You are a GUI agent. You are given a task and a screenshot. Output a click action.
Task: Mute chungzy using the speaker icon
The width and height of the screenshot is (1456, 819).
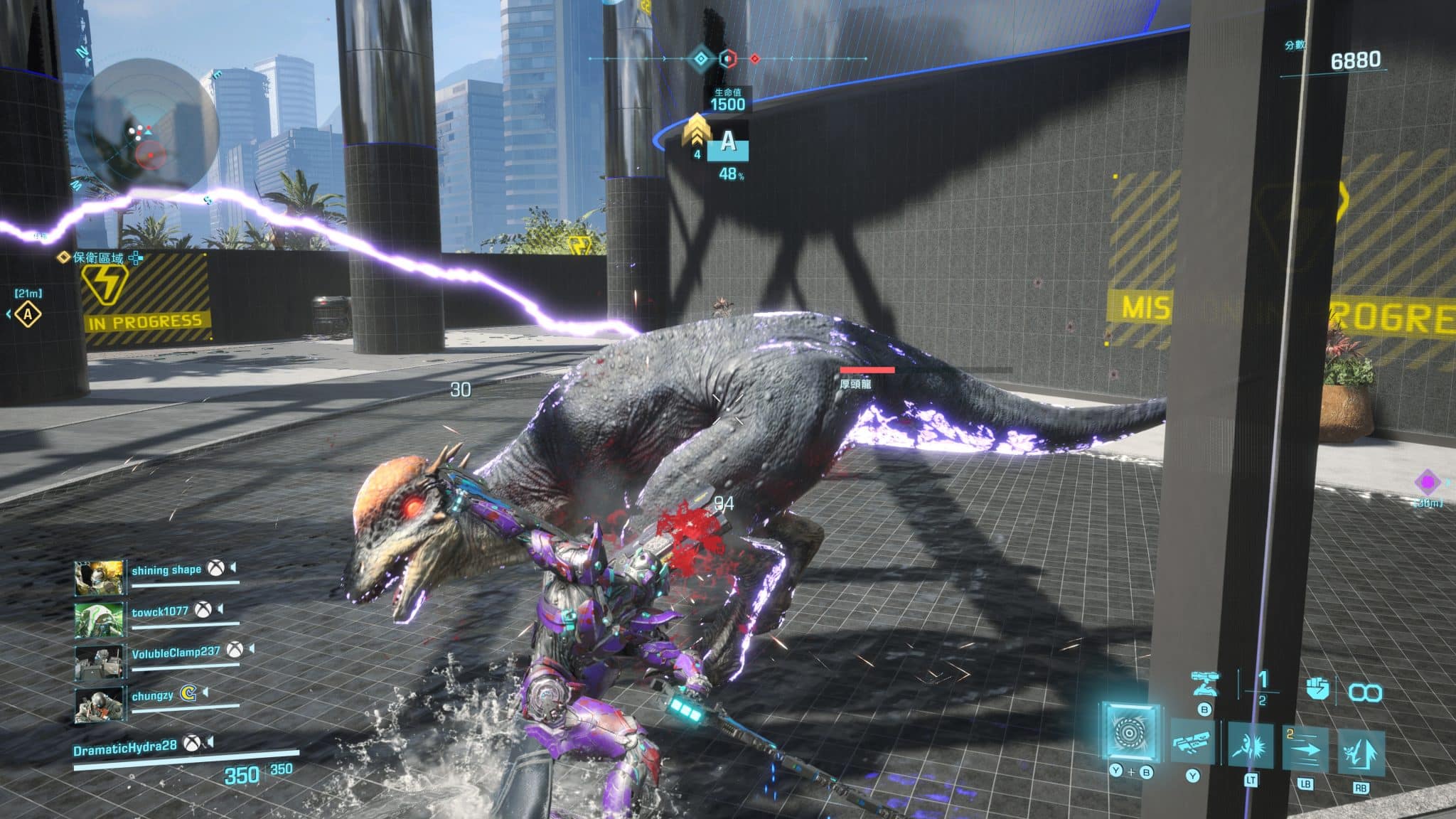206,692
